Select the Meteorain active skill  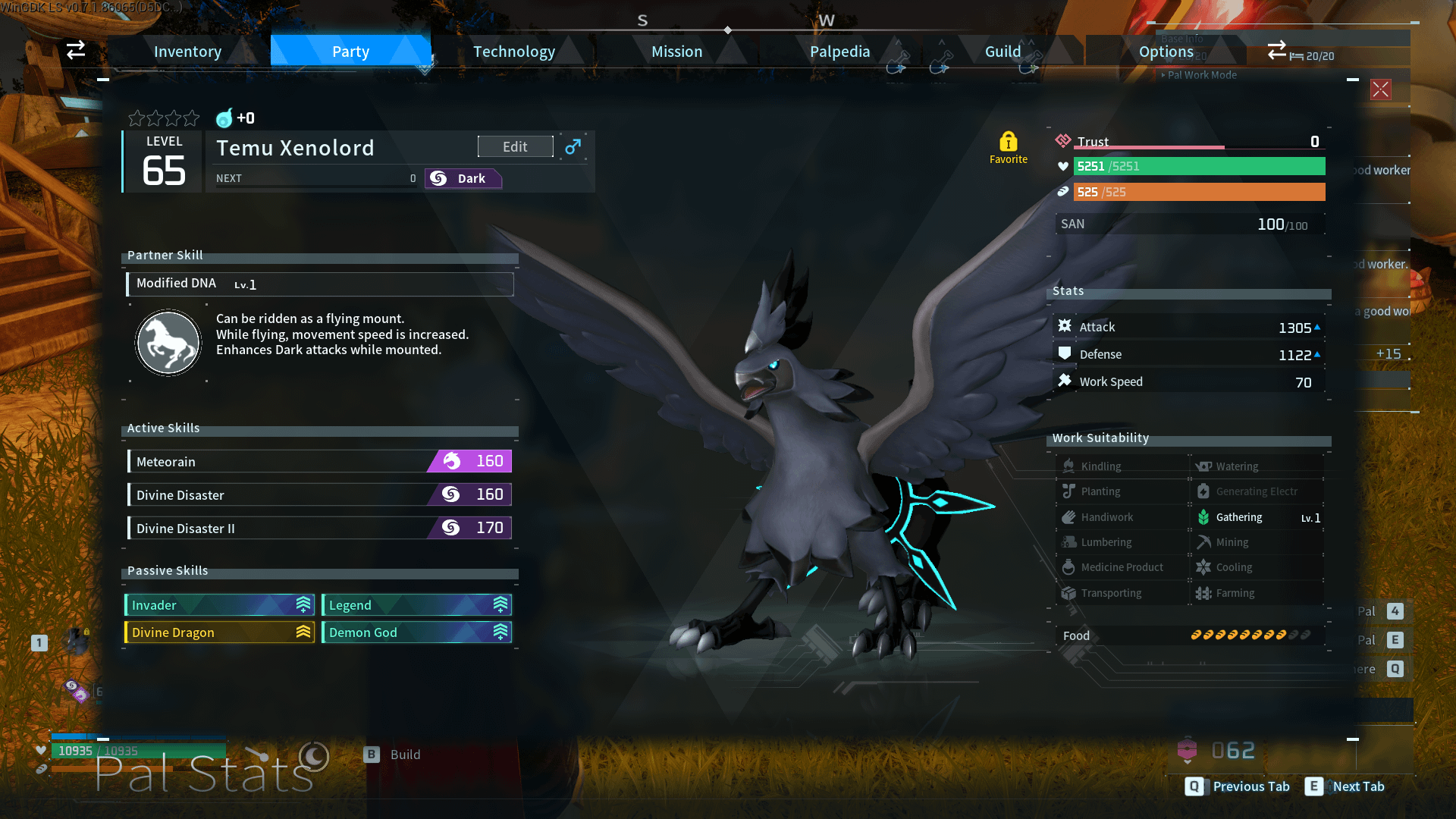click(x=319, y=461)
